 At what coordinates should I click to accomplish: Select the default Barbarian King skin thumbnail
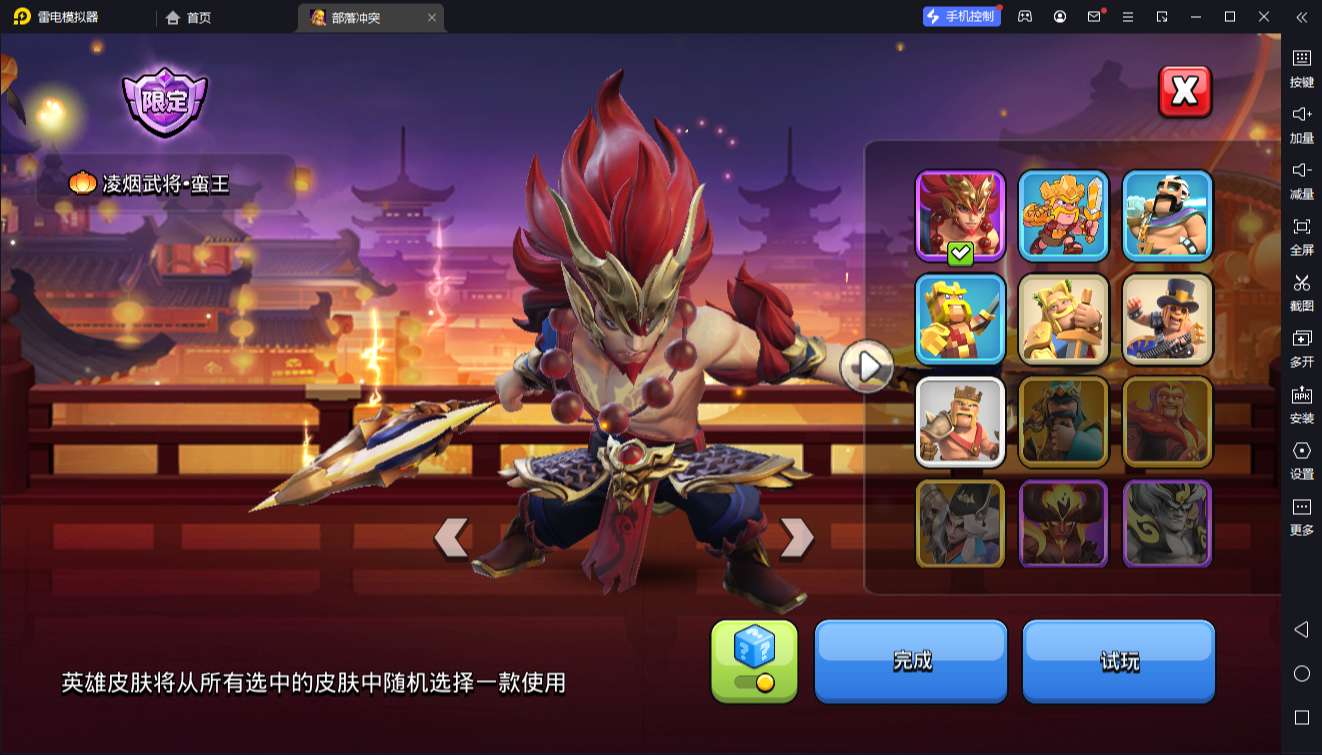coord(960,421)
